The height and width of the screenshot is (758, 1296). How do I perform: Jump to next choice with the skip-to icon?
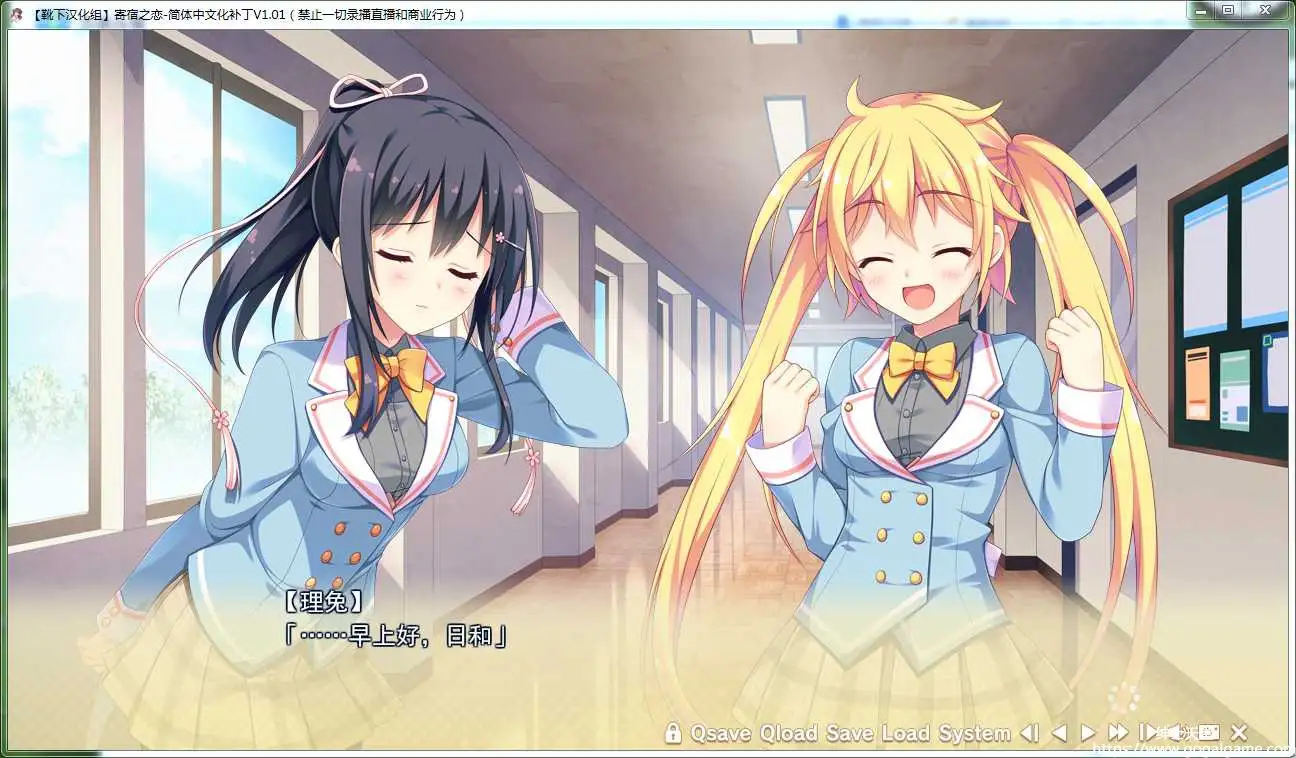(1148, 732)
